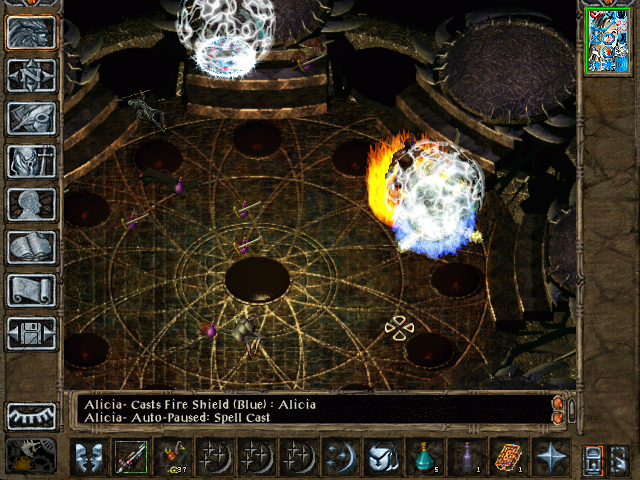Viewport: 640px width, 480px height.
Task: Open the mage spellbook
Action: click(31, 247)
